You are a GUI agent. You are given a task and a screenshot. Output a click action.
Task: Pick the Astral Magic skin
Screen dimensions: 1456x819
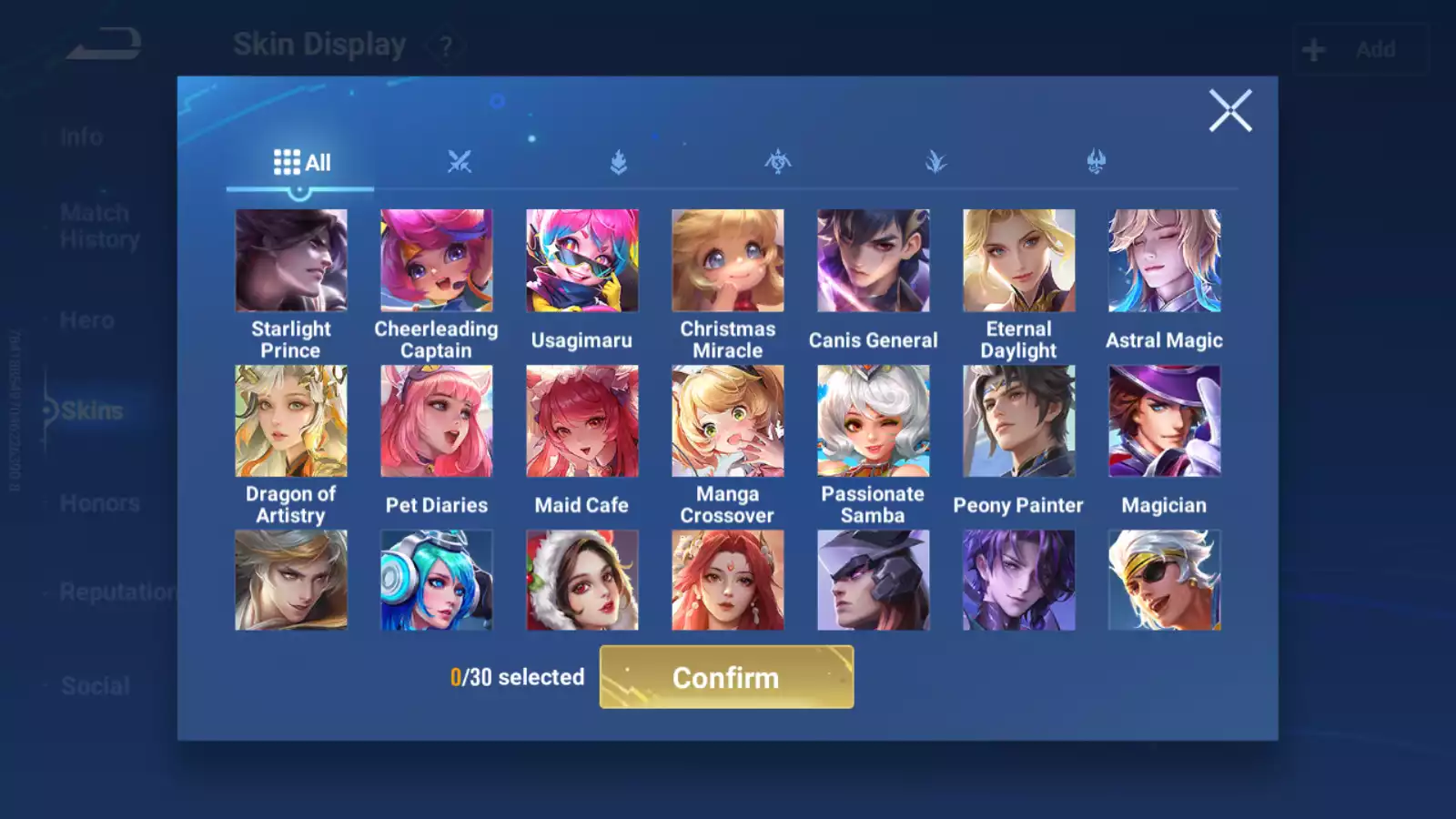(x=1165, y=261)
